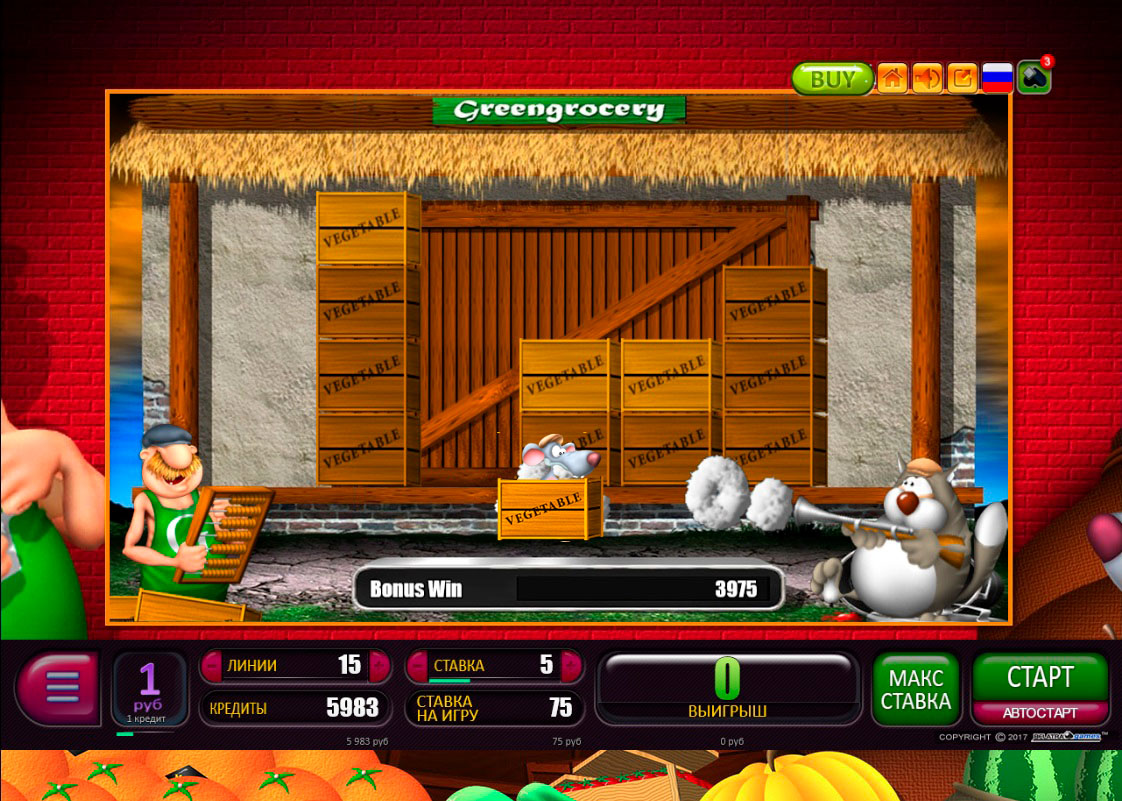This screenshot has height=801, width=1122.
Task: Change language via the Russian flag
Action: [x=997, y=78]
